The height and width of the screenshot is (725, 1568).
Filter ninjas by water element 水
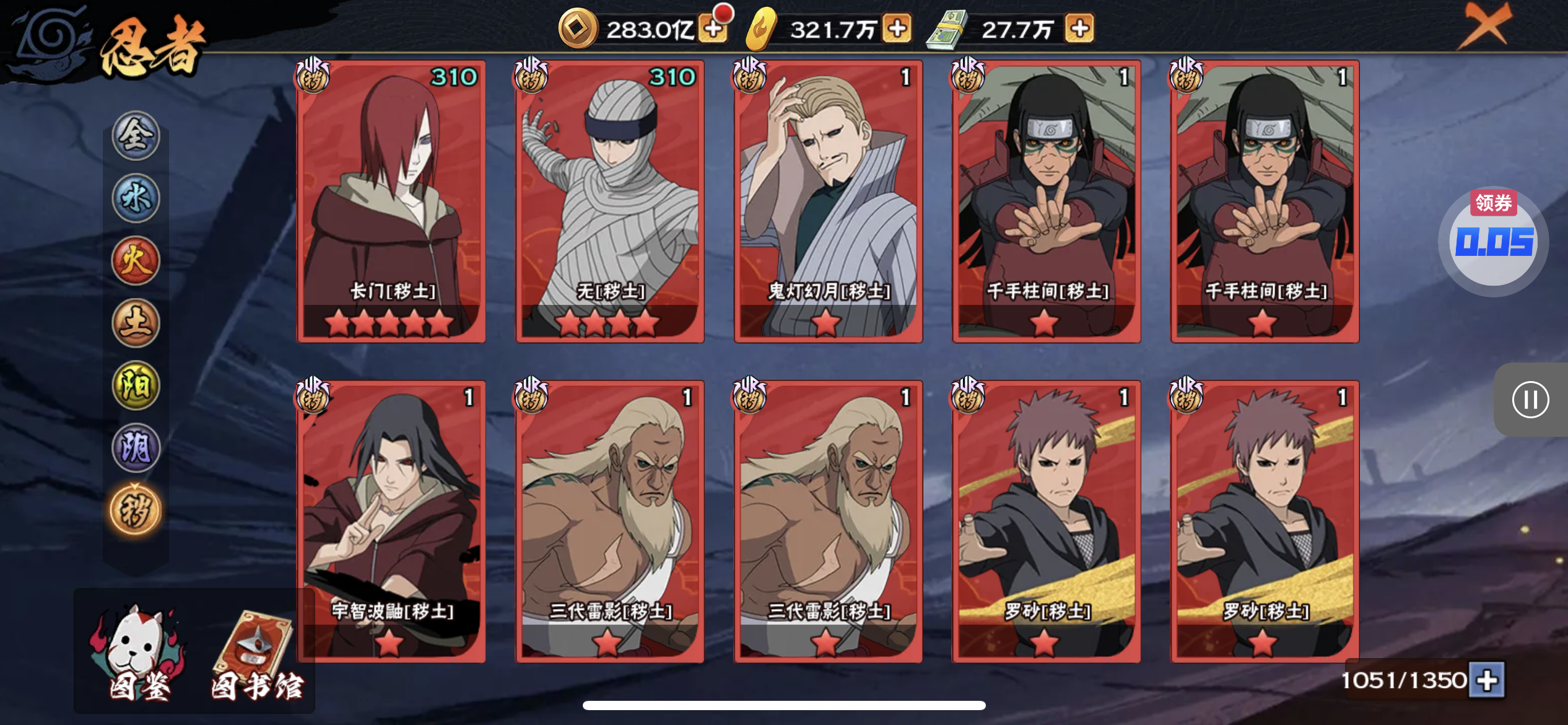136,198
